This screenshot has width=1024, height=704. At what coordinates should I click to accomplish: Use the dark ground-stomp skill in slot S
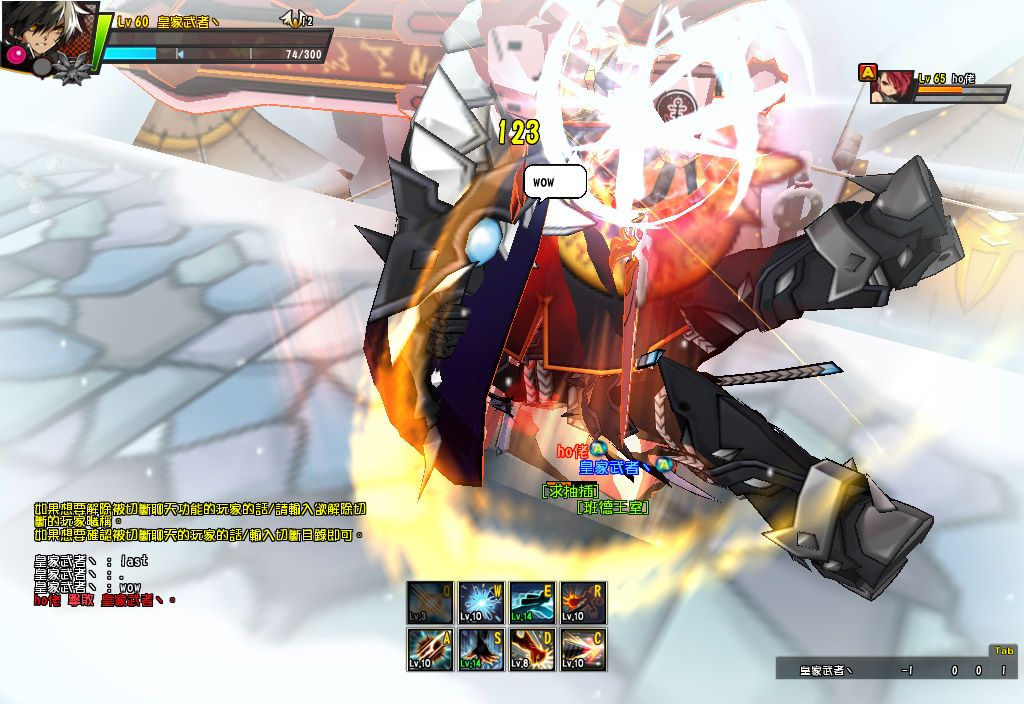[481, 649]
